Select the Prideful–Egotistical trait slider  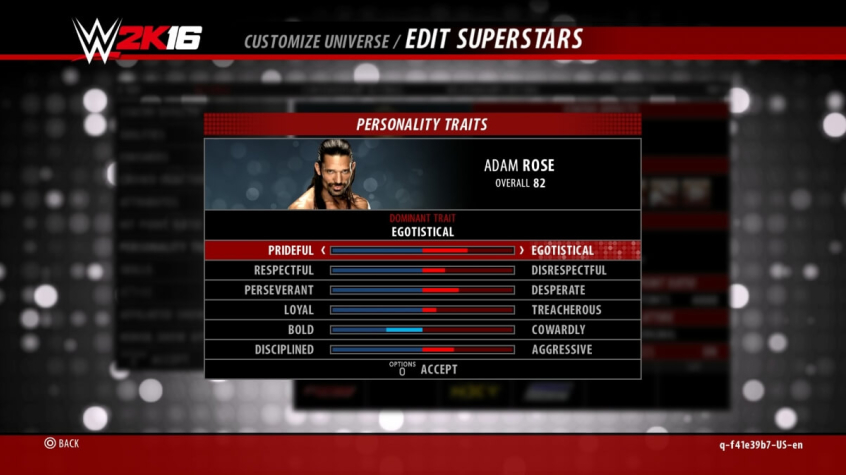422,250
